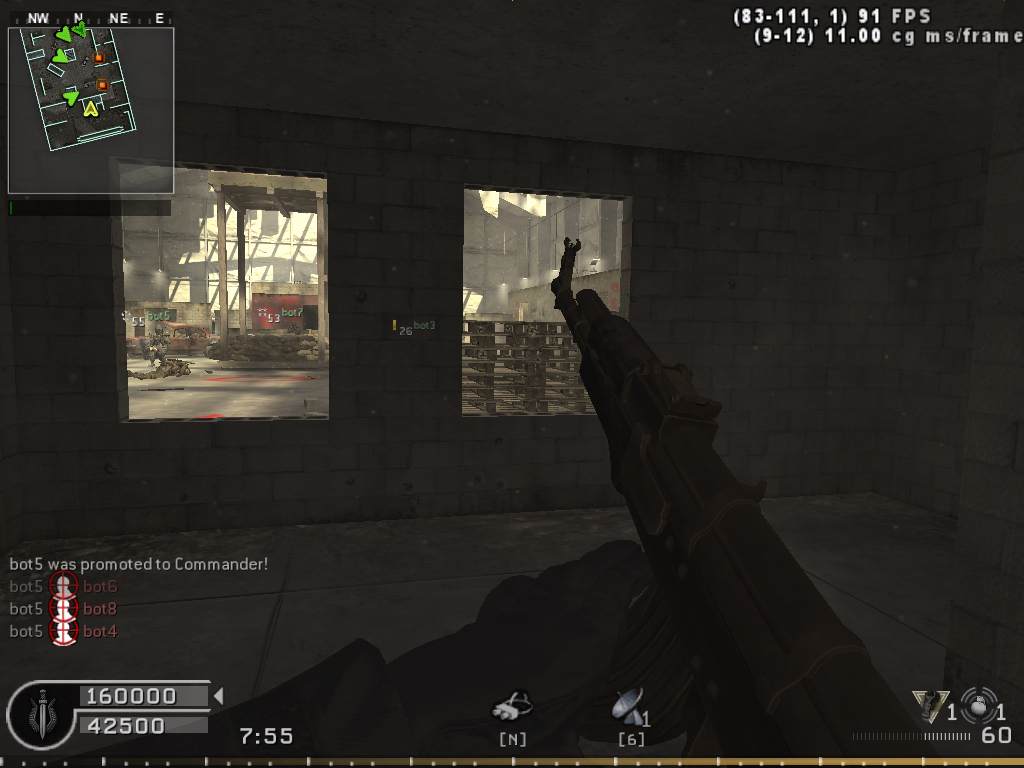Viewport: 1024px width, 768px height.
Task: Select the yellow player arrow on the minimap
Action: click(91, 108)
